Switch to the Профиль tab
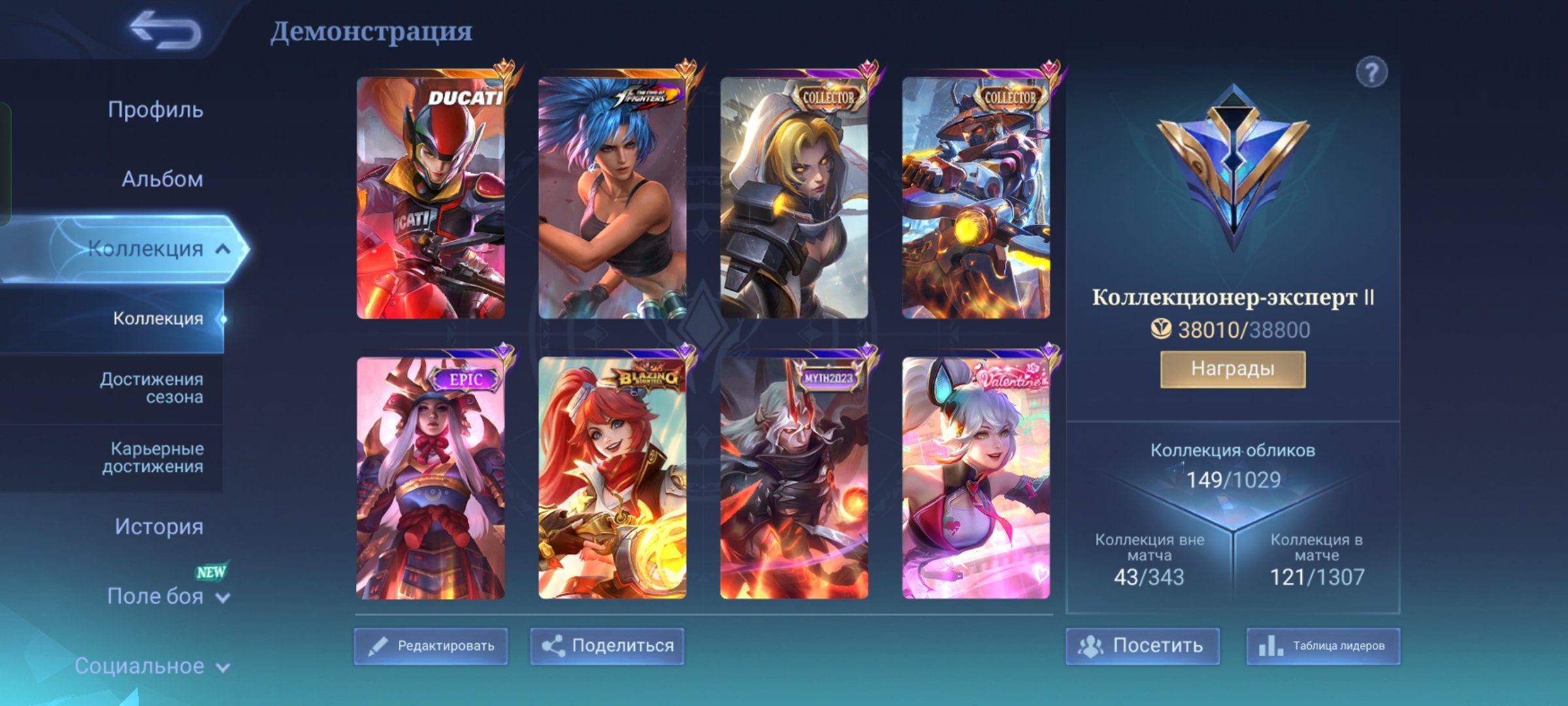The width and height of the screenshot is (1568, 706). [x=155, y=110]
